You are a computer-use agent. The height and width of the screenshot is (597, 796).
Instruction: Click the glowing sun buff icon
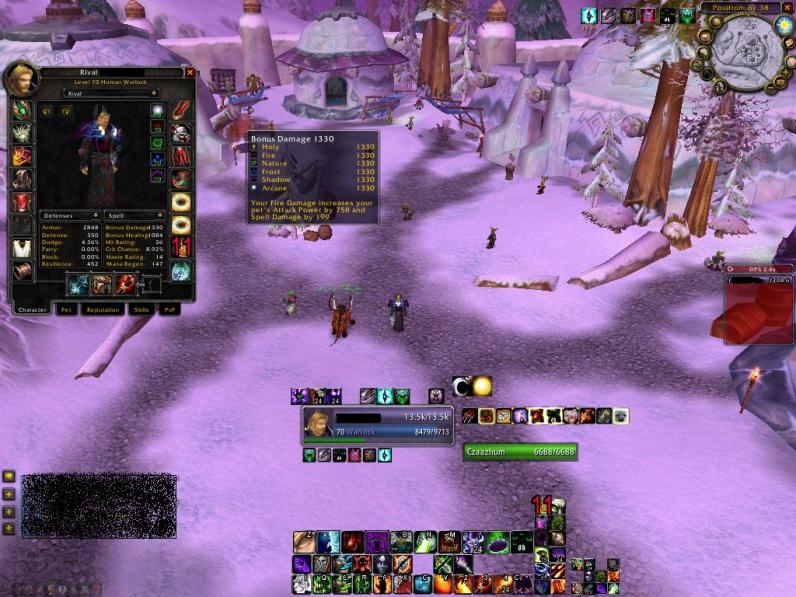click(x=482, y=386)
